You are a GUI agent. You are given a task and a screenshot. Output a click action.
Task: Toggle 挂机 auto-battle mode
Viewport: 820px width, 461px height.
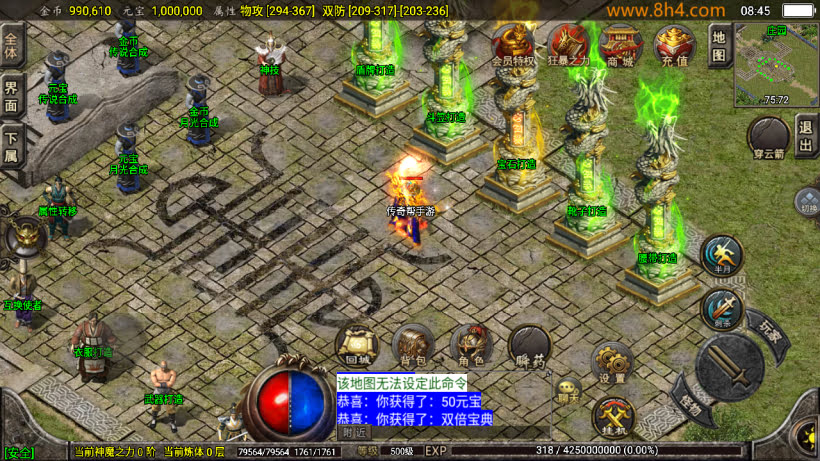click(x=612, y=416)
